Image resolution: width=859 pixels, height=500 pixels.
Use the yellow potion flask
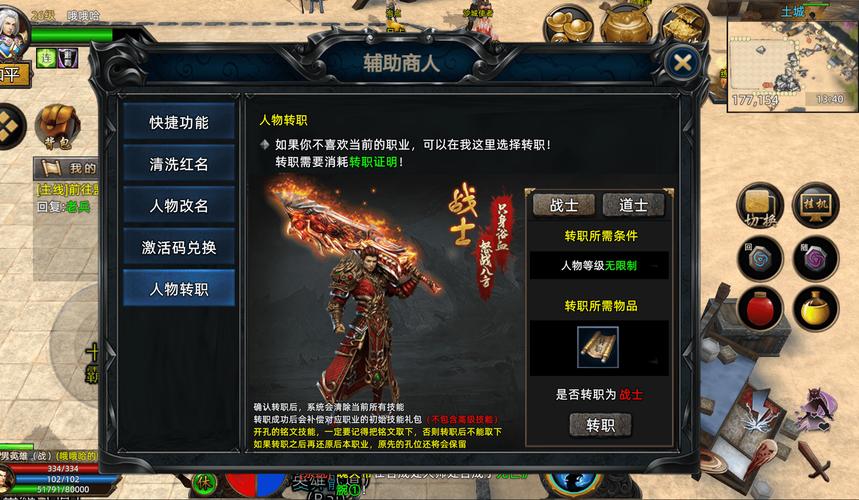pos(816,308)
